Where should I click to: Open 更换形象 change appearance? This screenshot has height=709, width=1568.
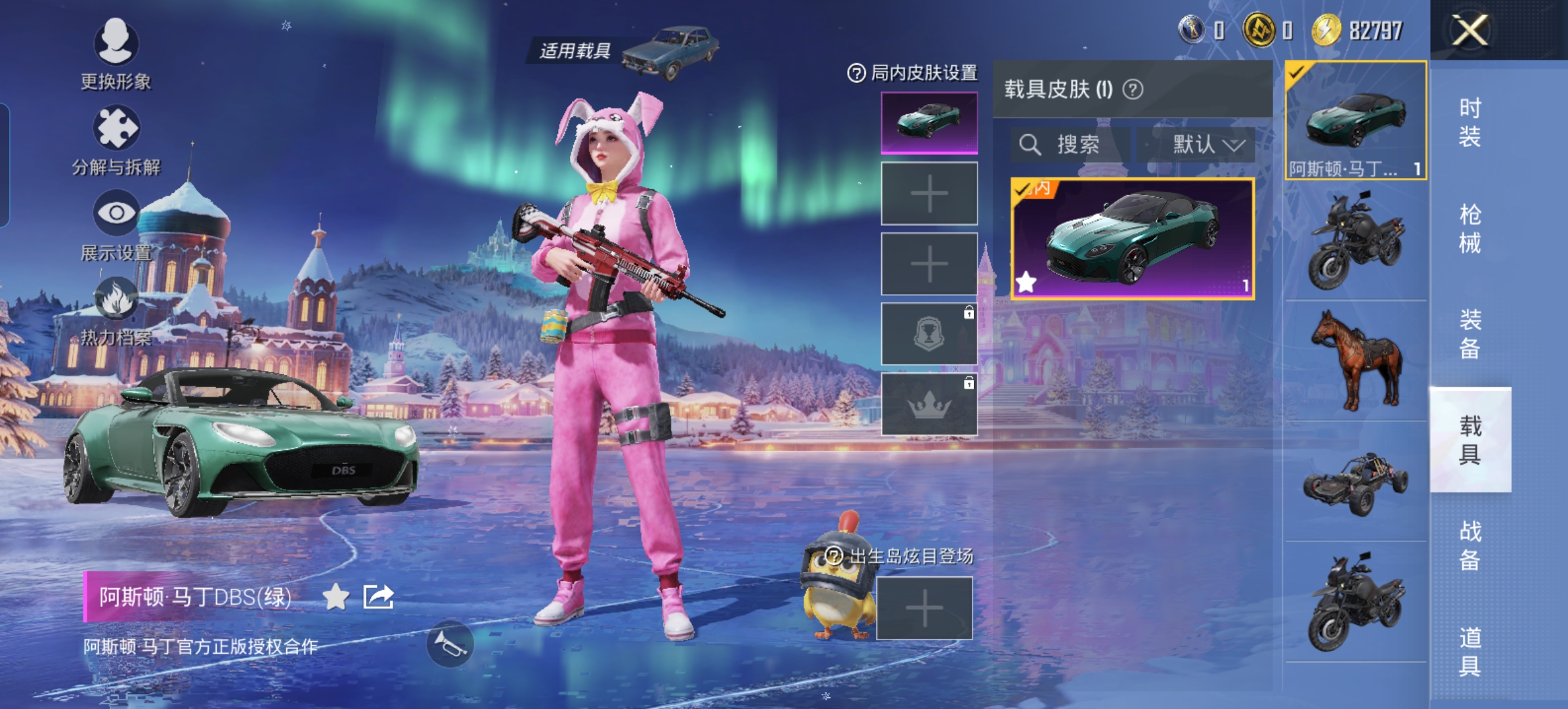coord(116,53)
